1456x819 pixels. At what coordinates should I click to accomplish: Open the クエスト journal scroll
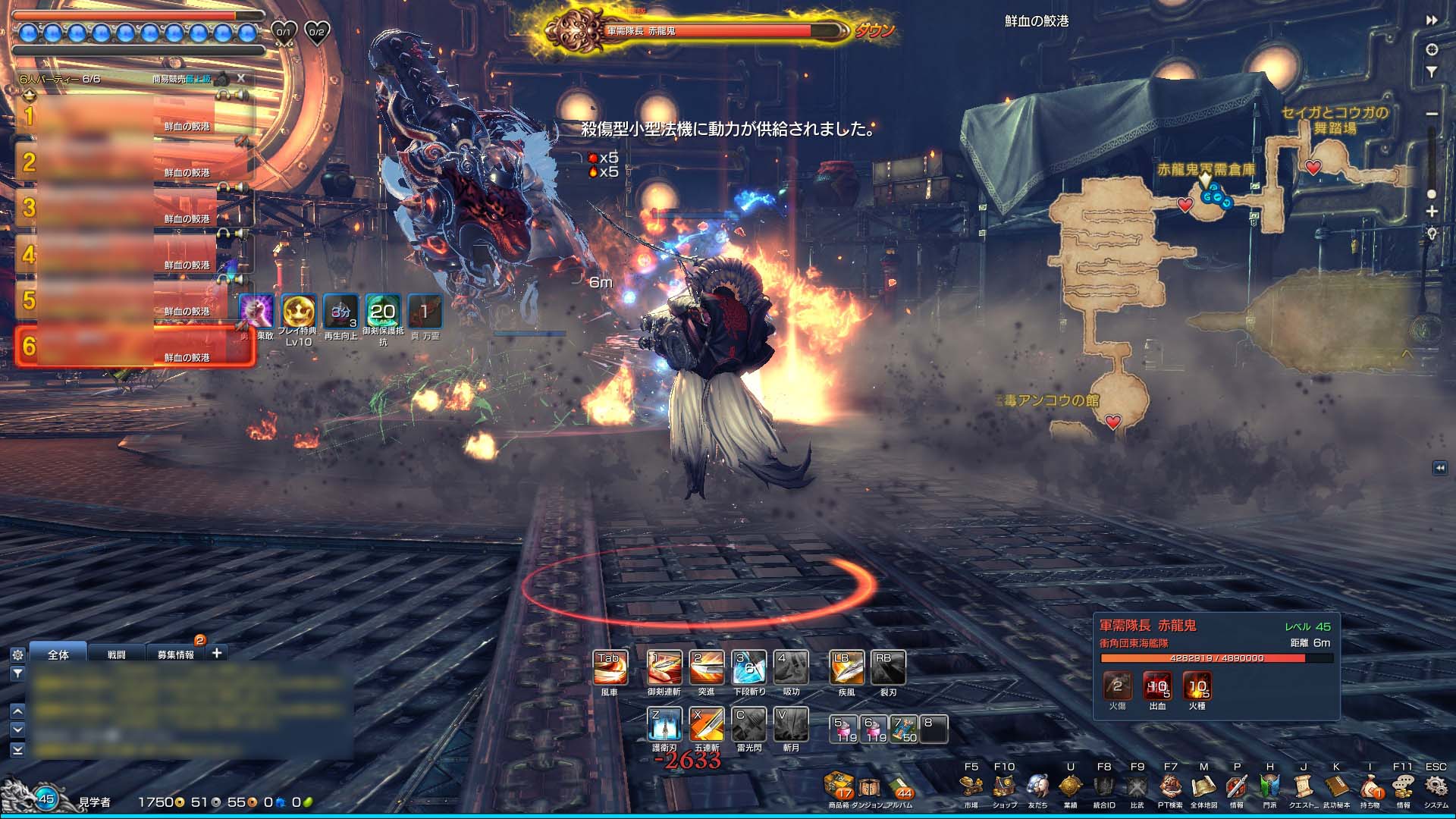pos(1303,787)
